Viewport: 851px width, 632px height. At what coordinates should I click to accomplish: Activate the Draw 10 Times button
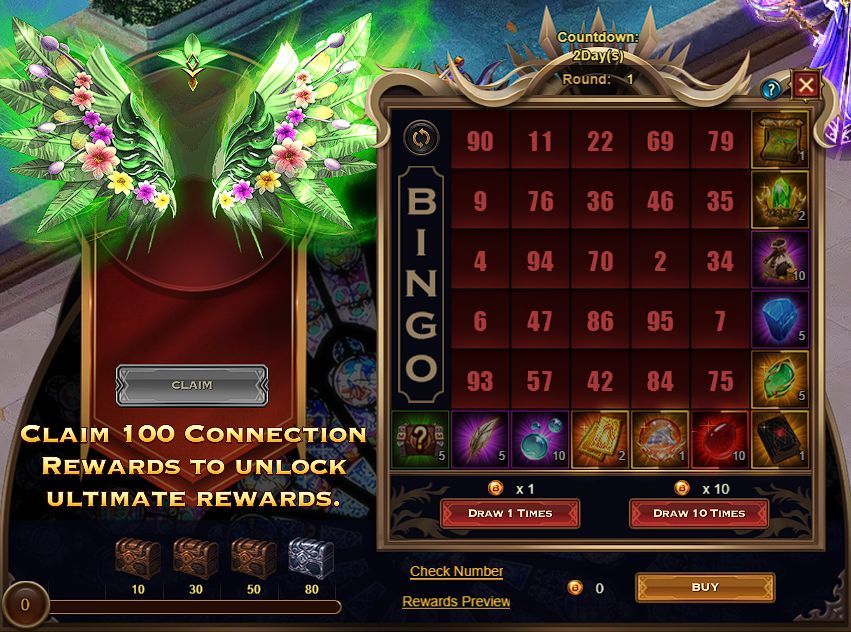click(699, 513)
